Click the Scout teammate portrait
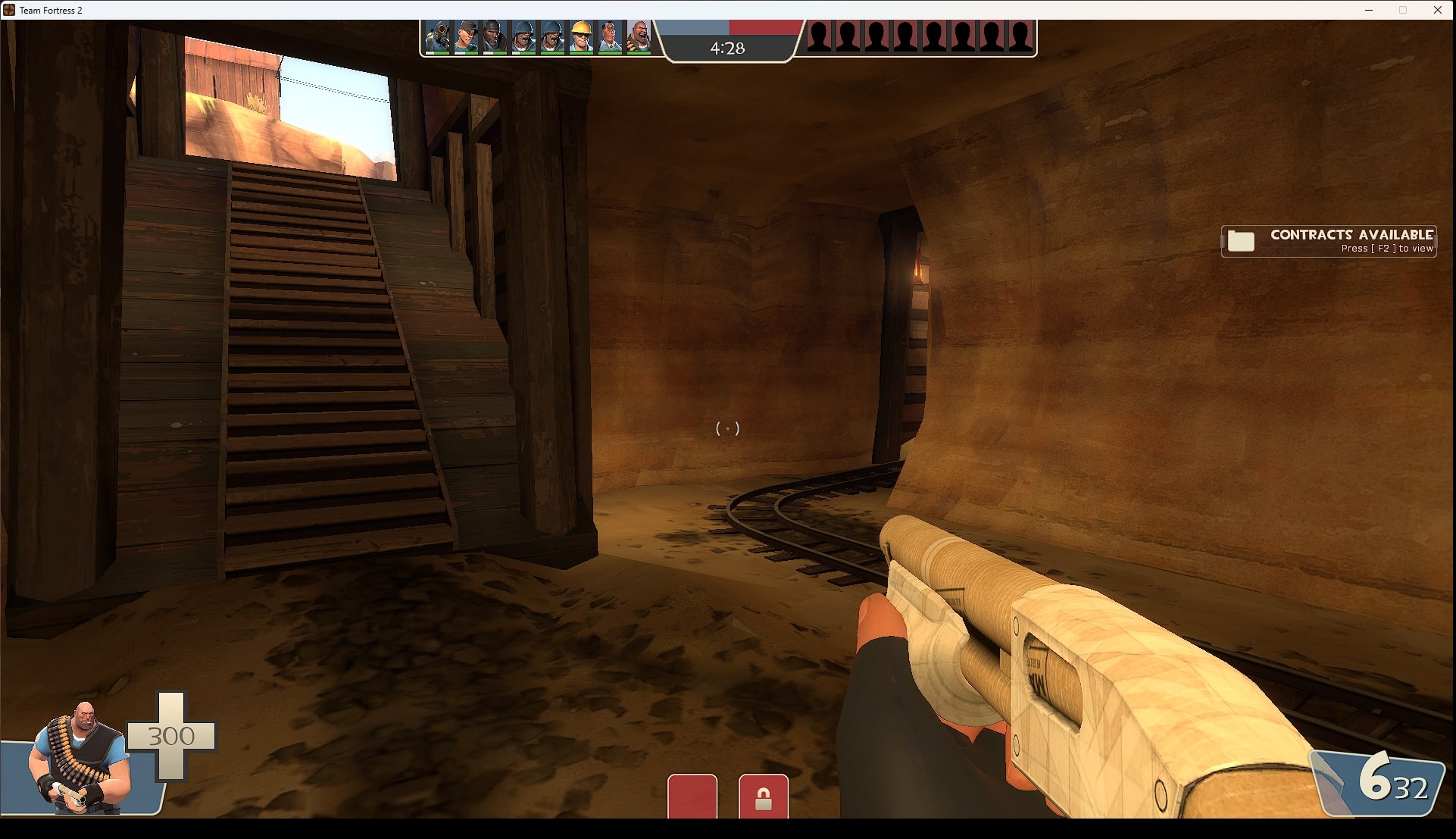 click(x=467, y=36)
